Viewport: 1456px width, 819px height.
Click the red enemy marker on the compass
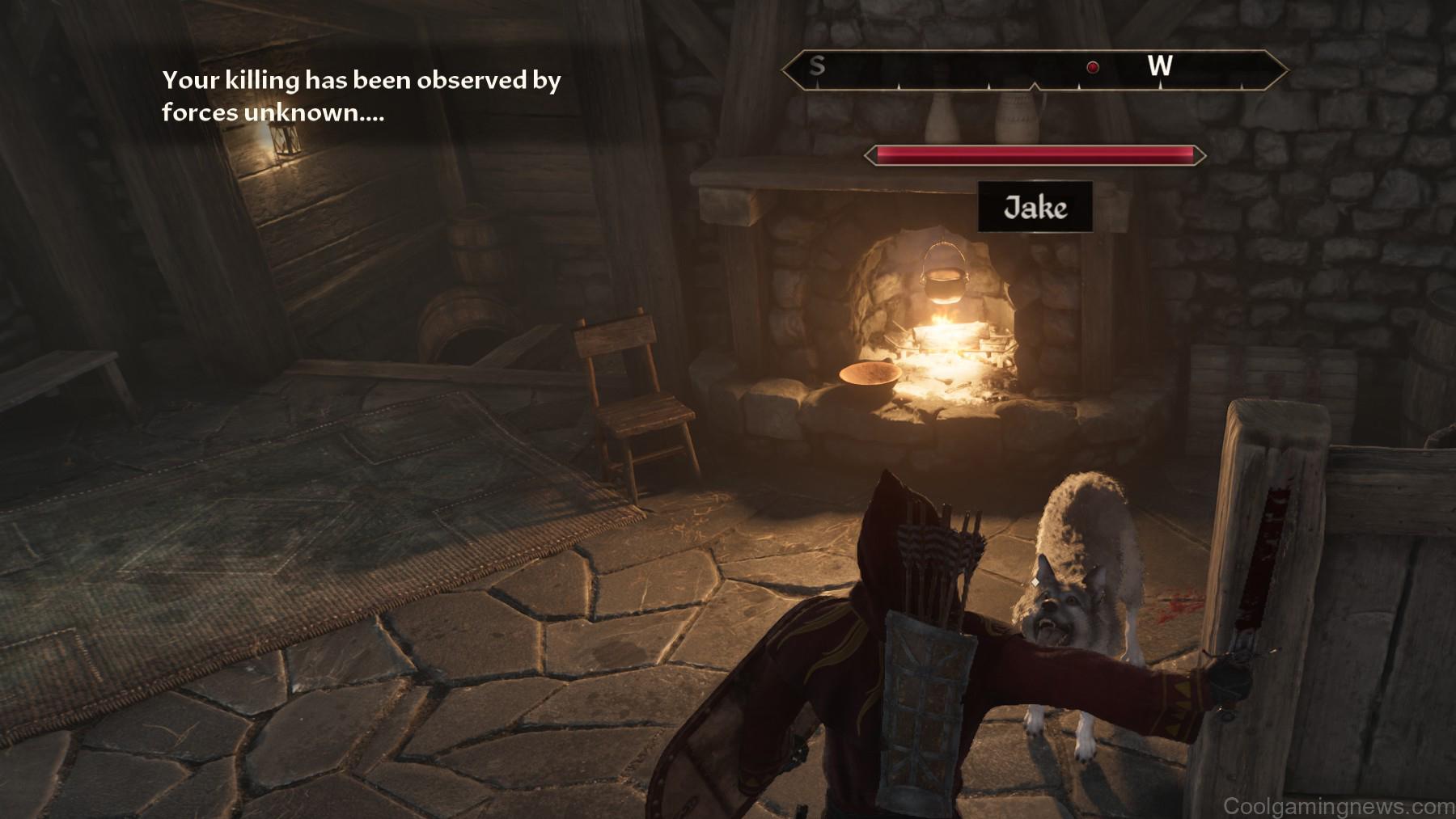[1092, 67]
